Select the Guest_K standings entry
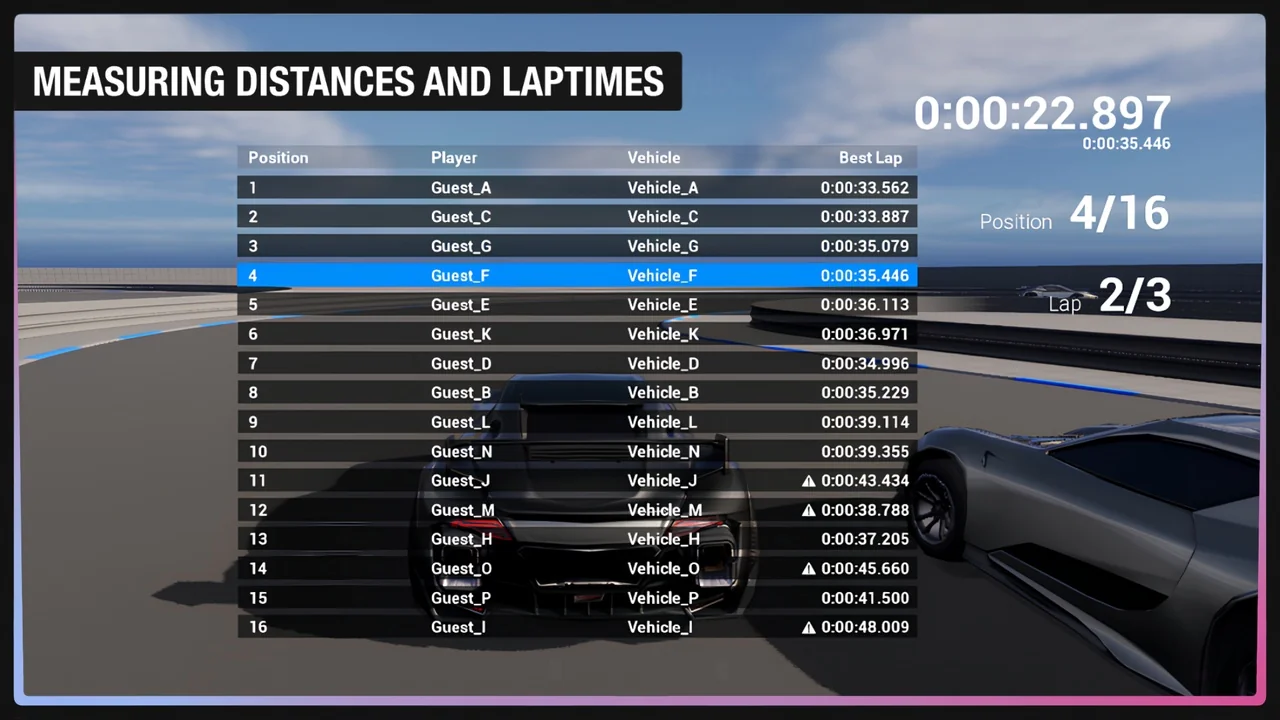The width and height of the screenshot is (1280, 720). coord(577,334)
